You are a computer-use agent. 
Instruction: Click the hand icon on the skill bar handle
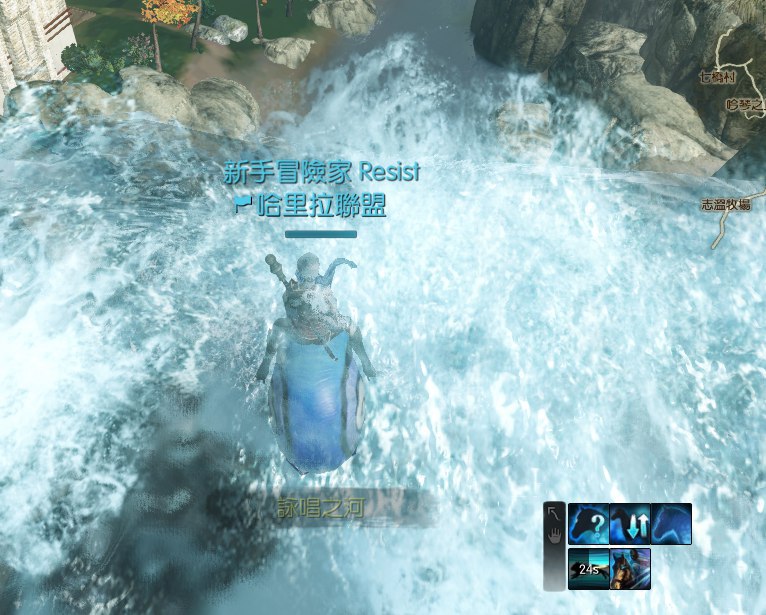pos(554,536)
